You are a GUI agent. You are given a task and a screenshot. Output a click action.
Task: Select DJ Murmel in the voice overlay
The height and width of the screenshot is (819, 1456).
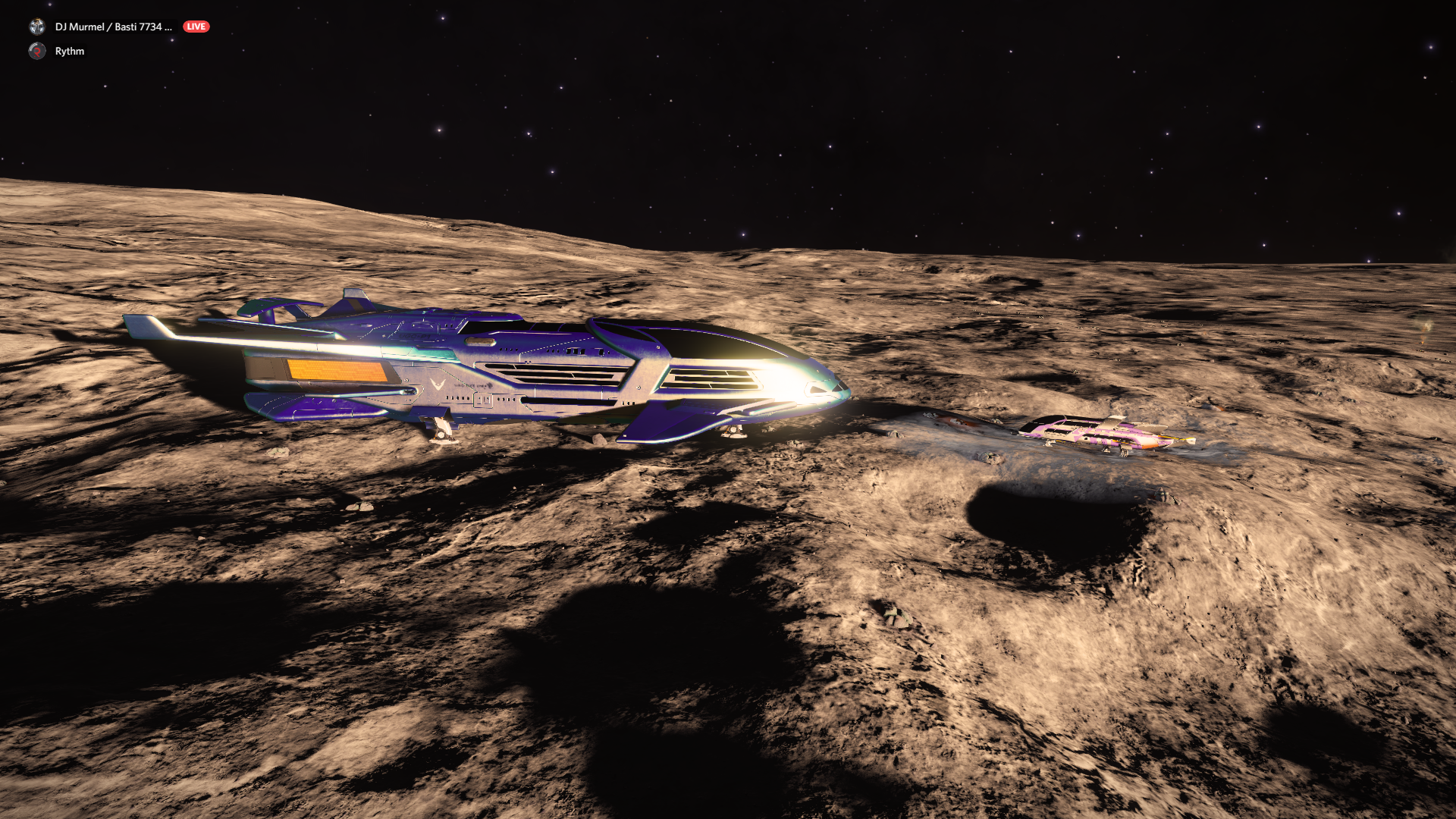click(x=112, y=27)
